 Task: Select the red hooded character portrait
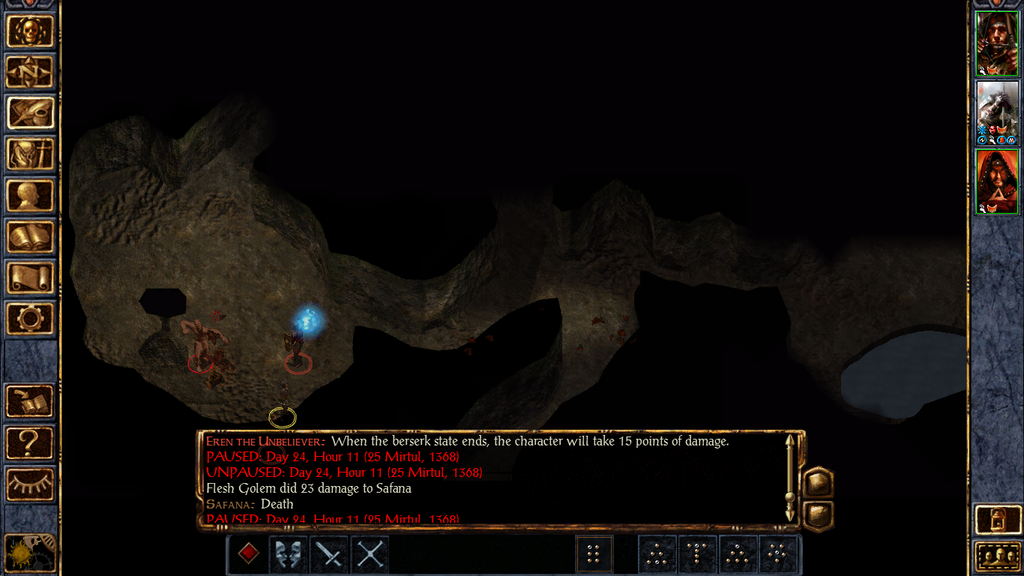click(996, 181)
